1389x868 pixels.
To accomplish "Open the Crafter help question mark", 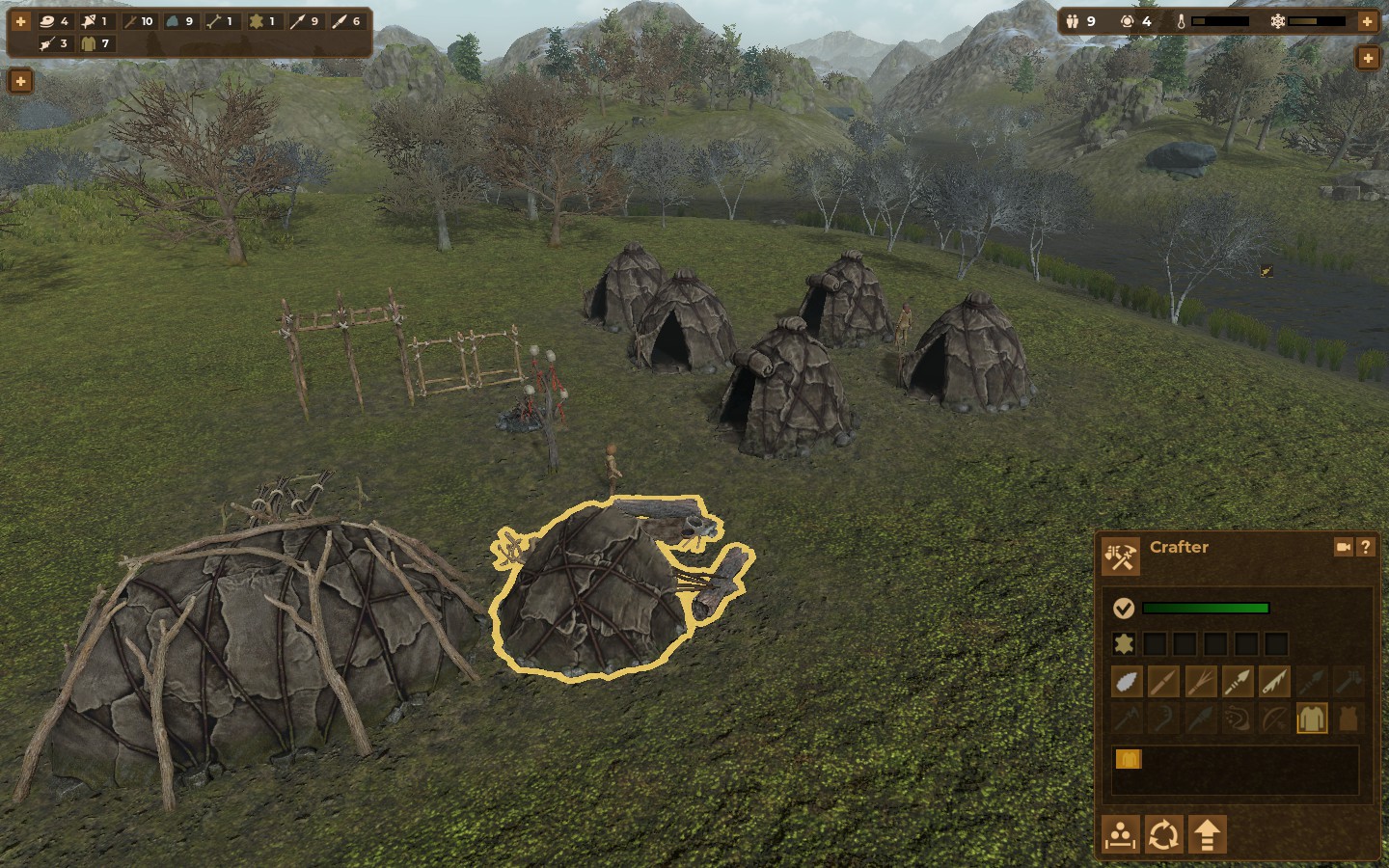I will (x=1365, y=547).
